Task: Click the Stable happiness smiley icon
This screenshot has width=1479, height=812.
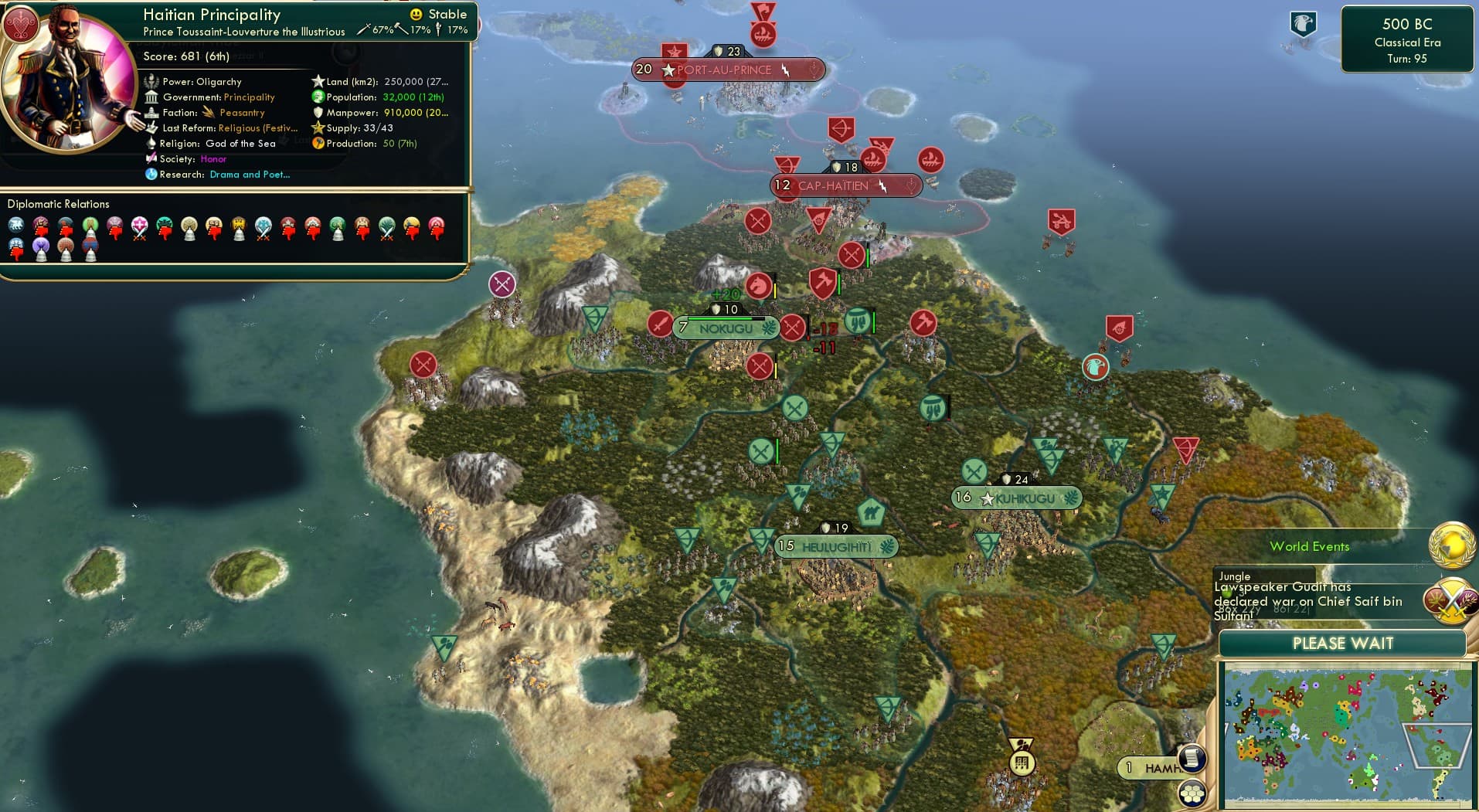Action: [416, 13]
